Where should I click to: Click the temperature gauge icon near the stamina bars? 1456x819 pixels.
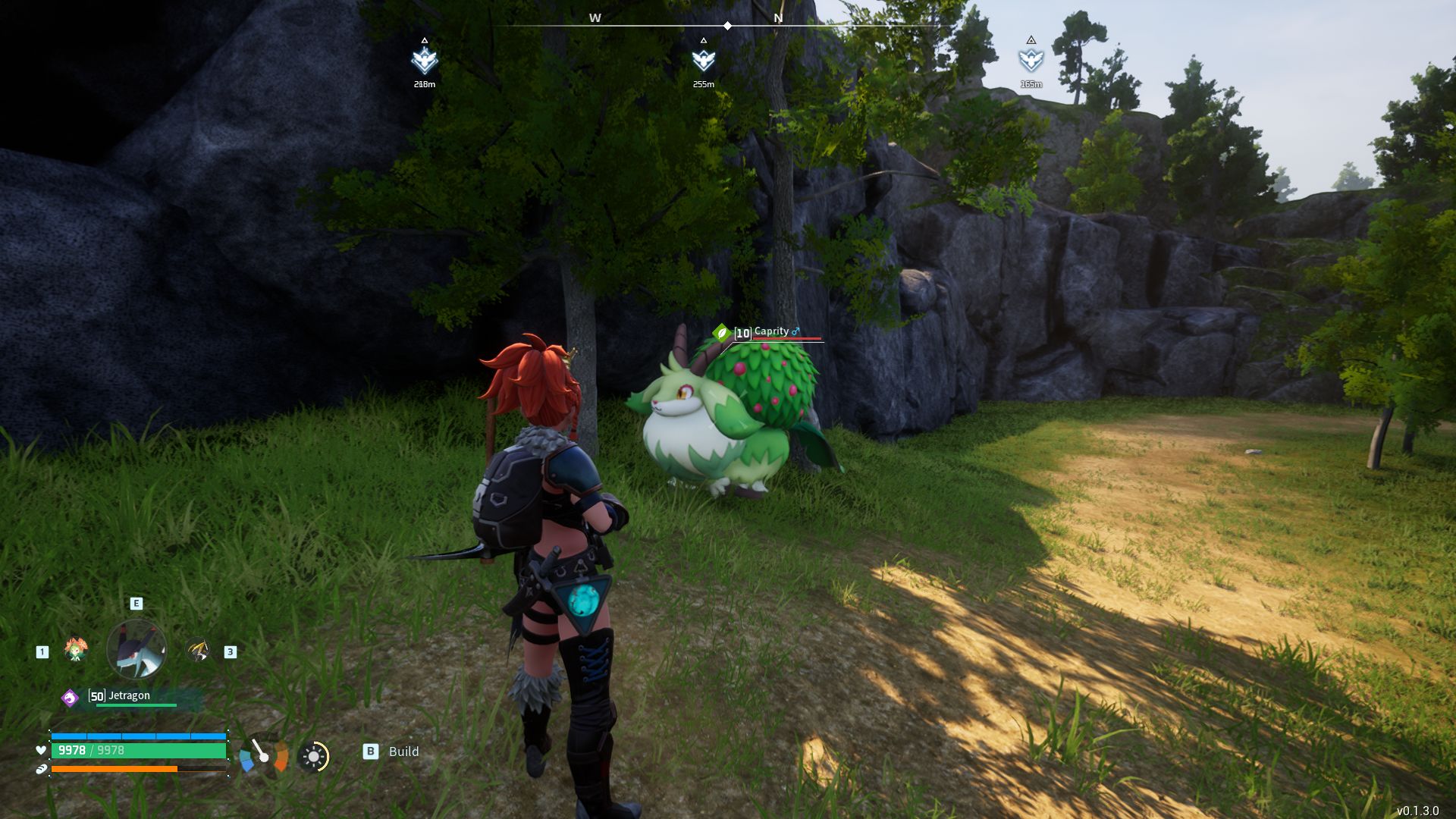[264, 755]
